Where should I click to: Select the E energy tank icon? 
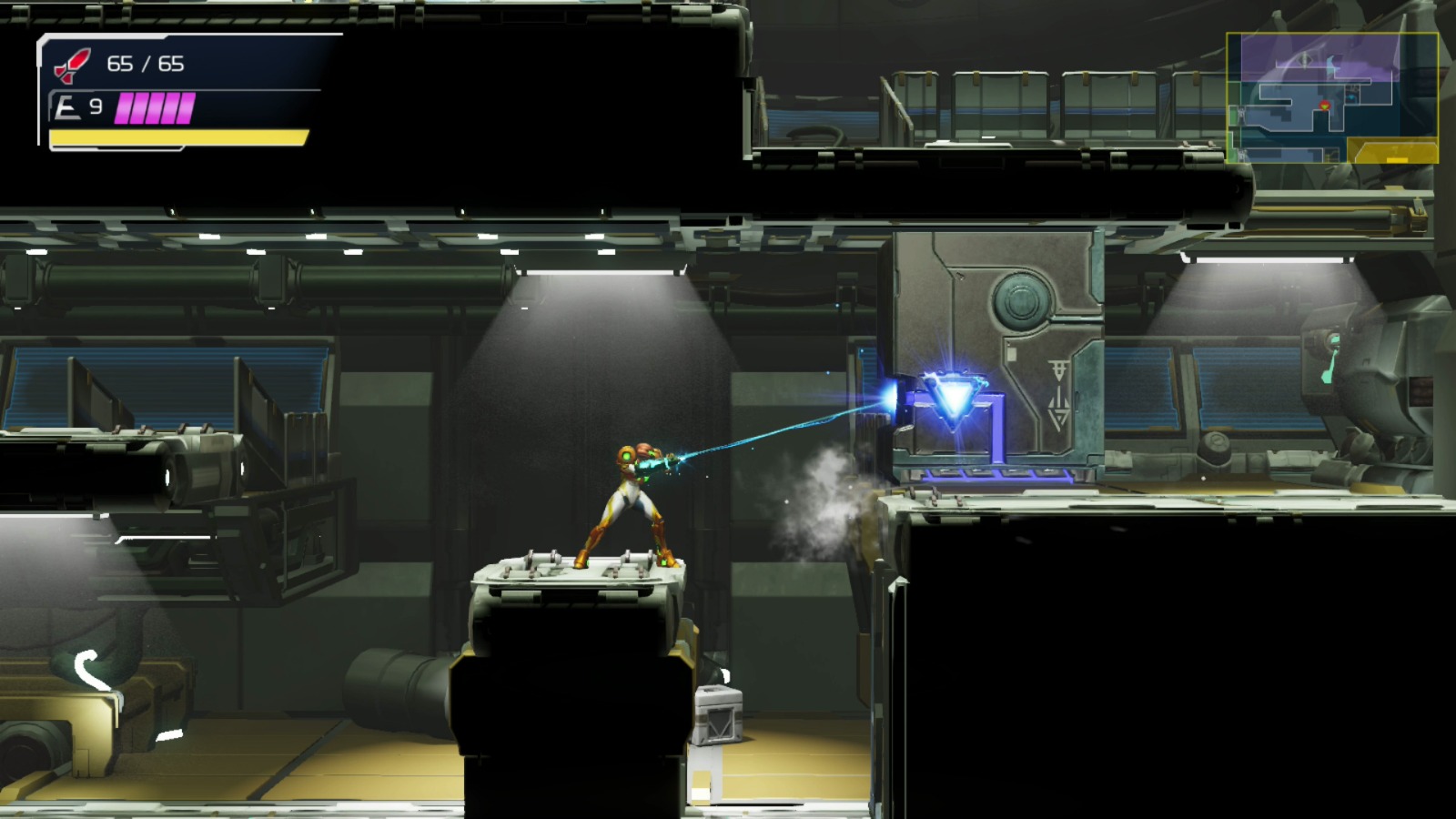(64, 107)
